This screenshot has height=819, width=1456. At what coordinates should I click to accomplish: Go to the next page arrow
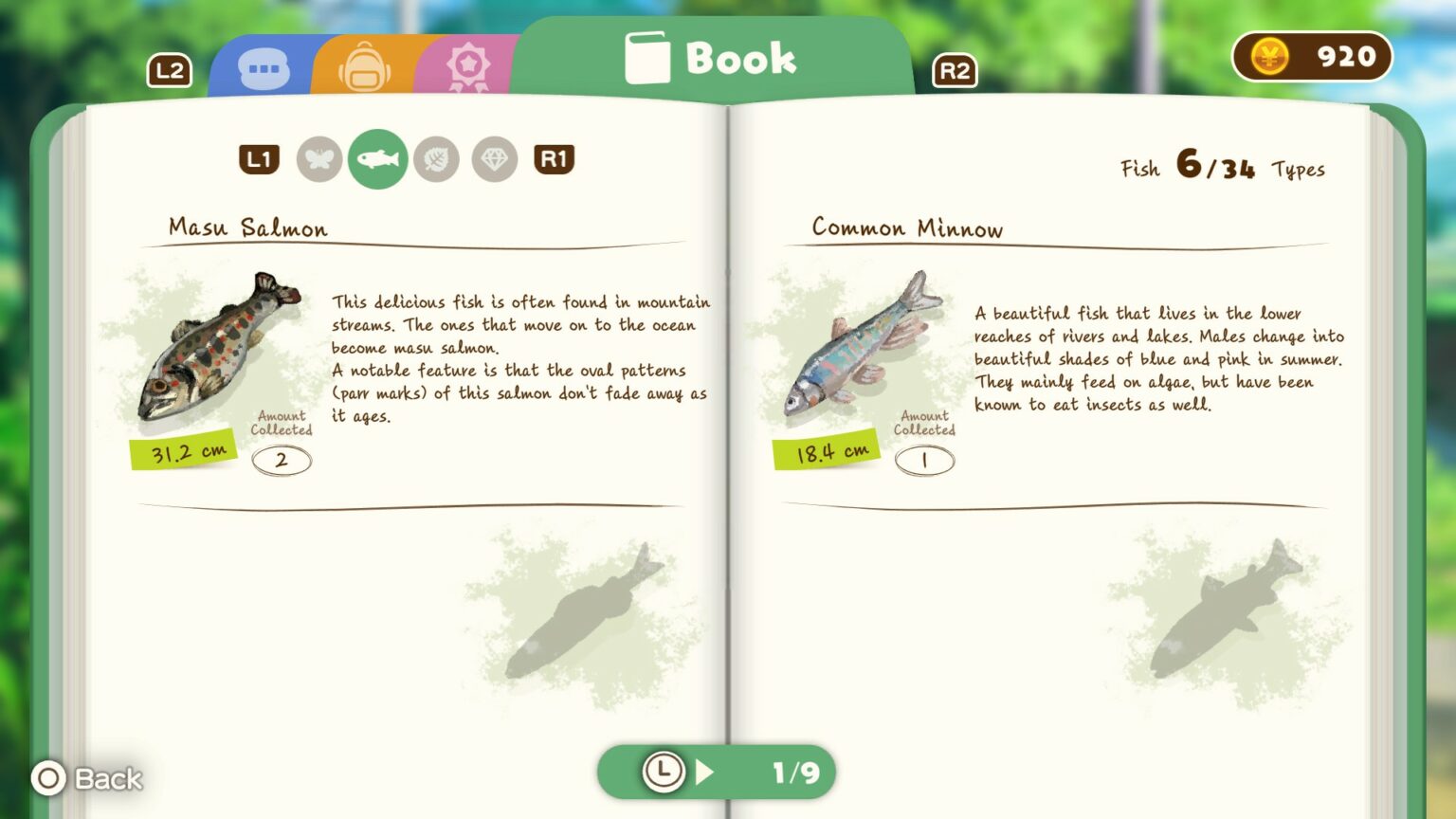pos(704,772)
